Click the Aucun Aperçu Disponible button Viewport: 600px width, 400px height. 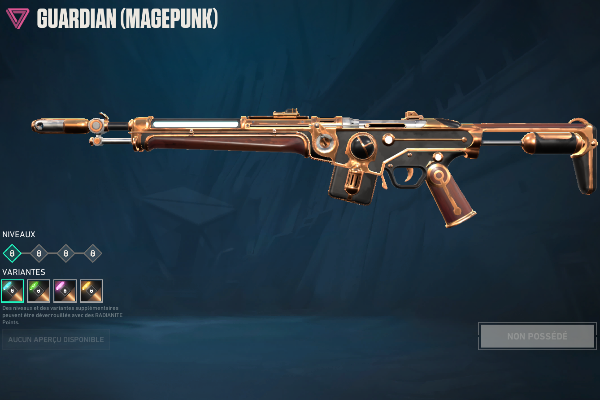(55, 340)
